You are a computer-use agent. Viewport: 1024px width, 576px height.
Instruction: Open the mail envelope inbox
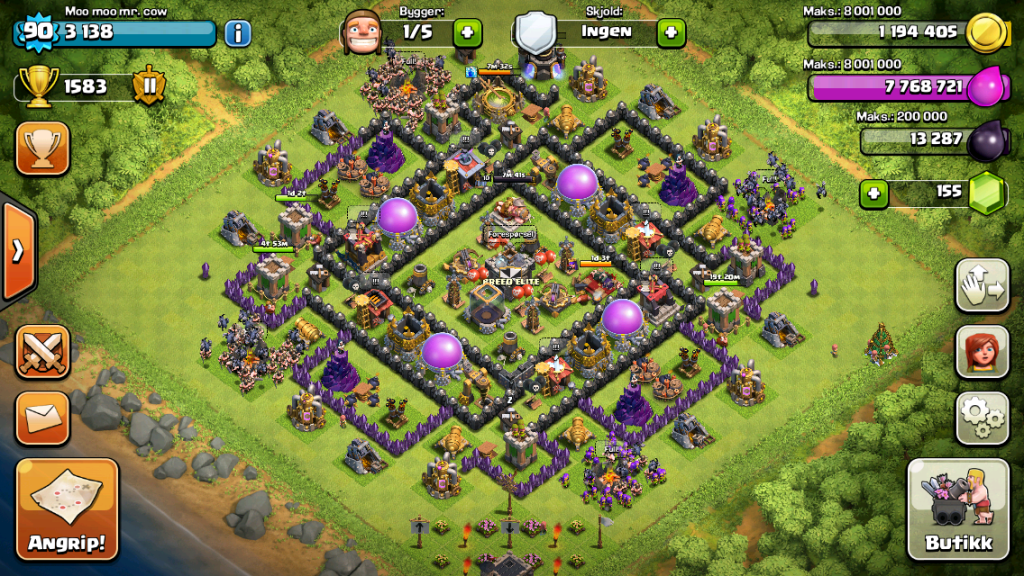click(42, 417)
